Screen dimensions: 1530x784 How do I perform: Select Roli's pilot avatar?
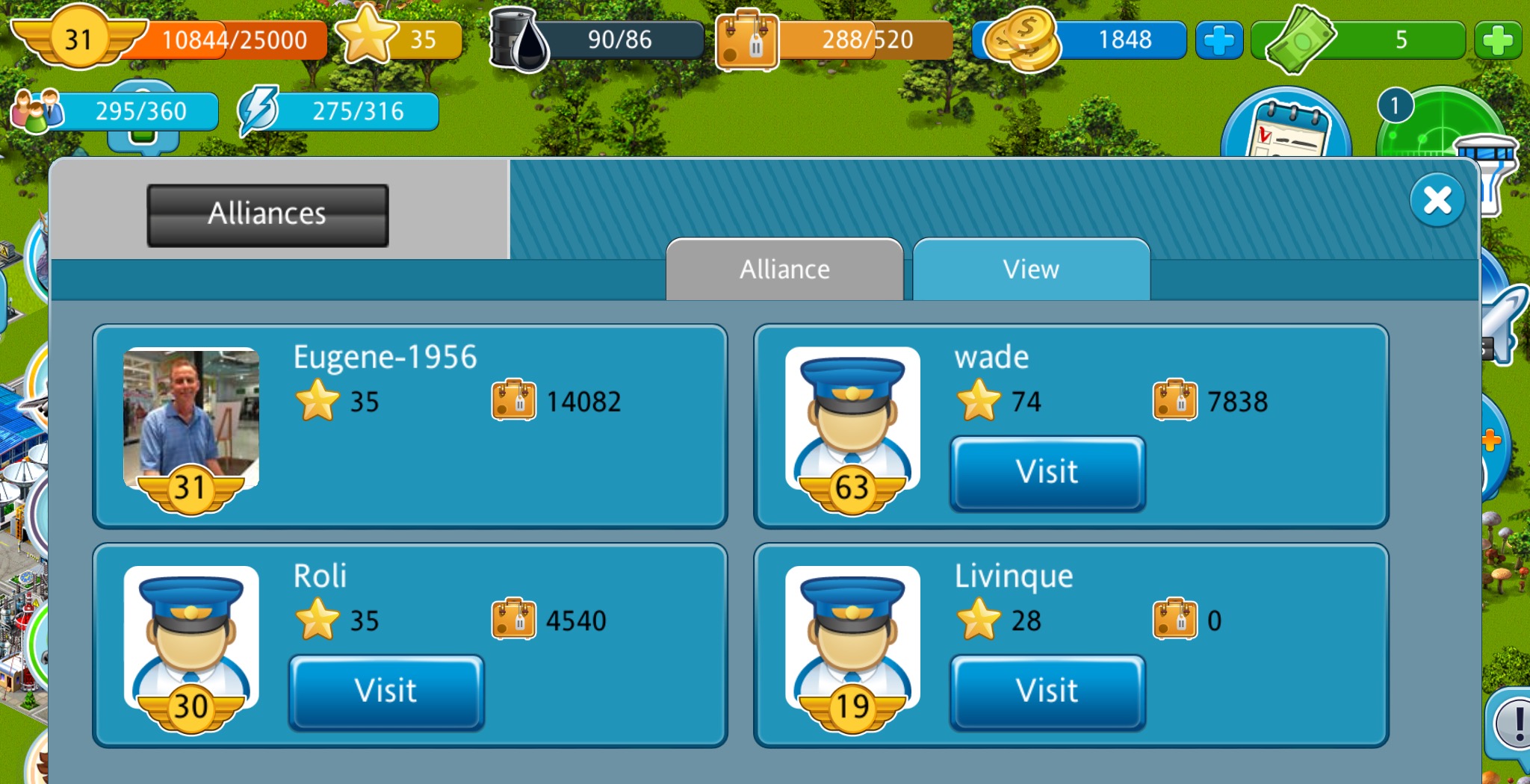191,637
